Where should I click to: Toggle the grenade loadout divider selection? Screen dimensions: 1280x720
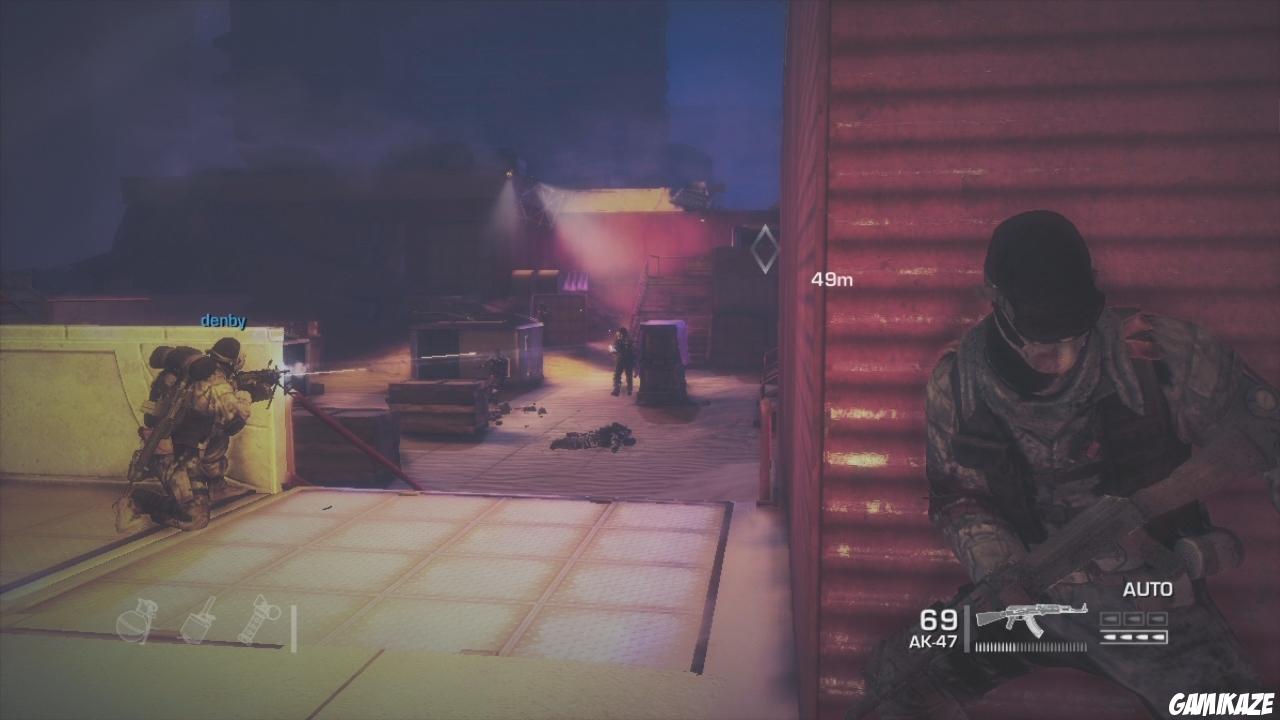292,628
